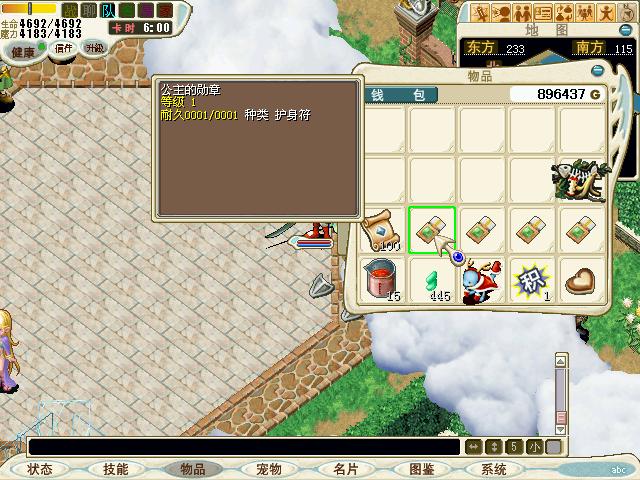This screenshot has width=640, height=480.
Task: Select the highlighted 公主的勋章 amulet slot
Action: tap(432, 230)
